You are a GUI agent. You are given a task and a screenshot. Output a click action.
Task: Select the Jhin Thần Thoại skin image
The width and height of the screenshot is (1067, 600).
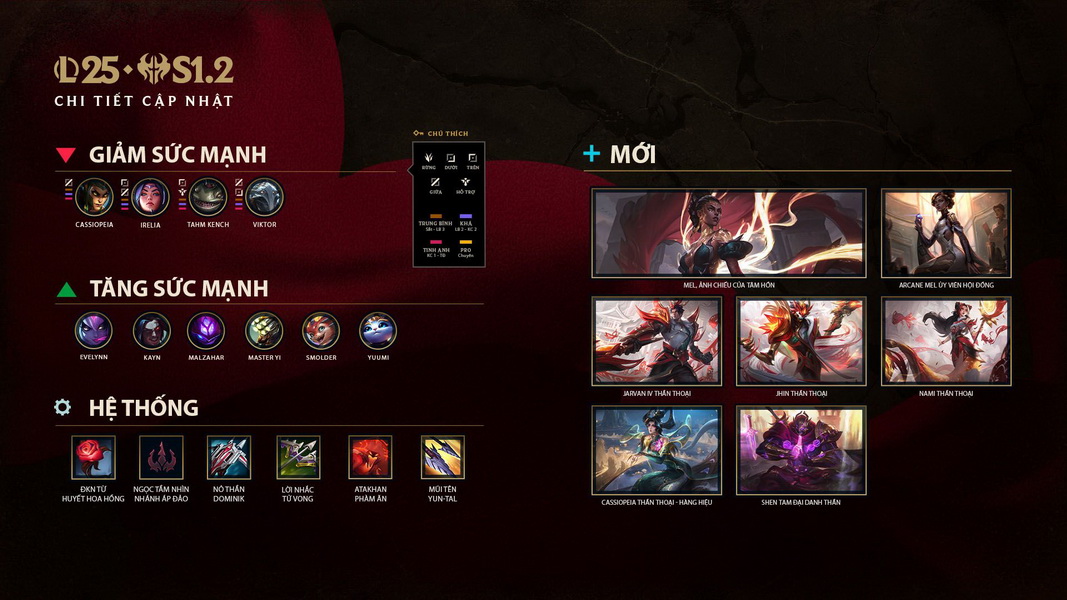click(801, 341)
